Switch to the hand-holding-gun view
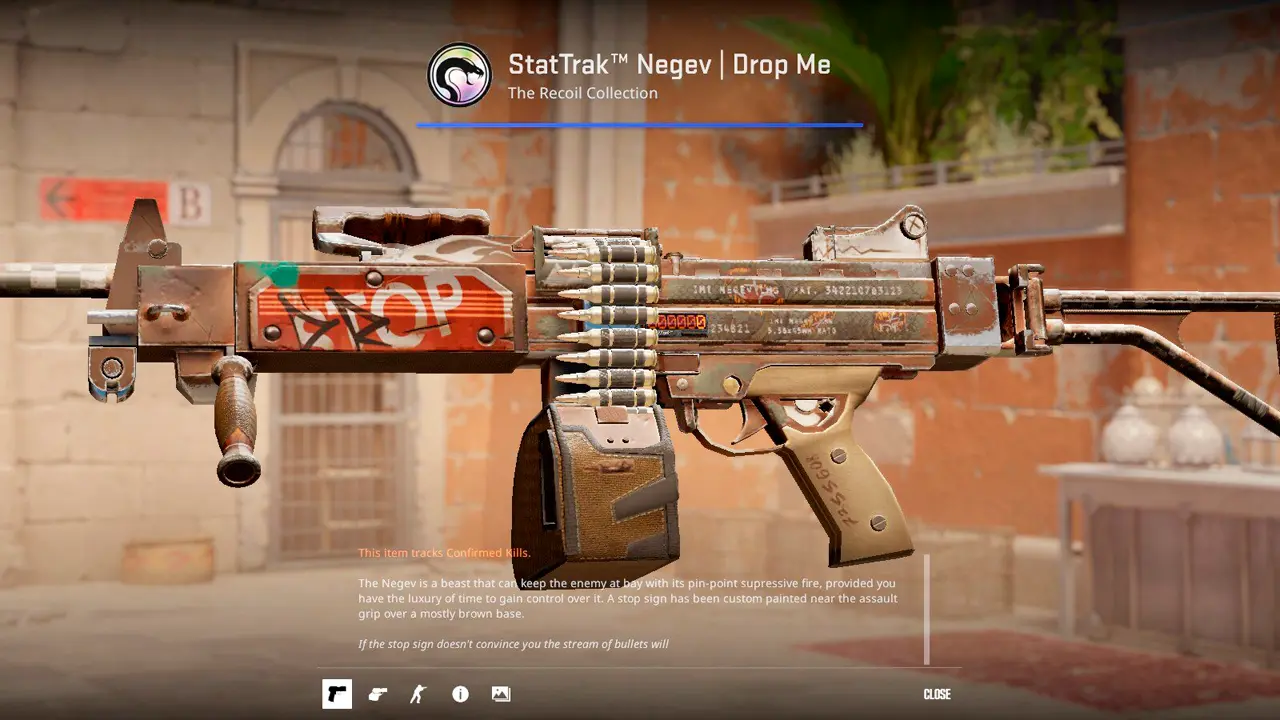 pyautogui.click(x=378, y=694)
